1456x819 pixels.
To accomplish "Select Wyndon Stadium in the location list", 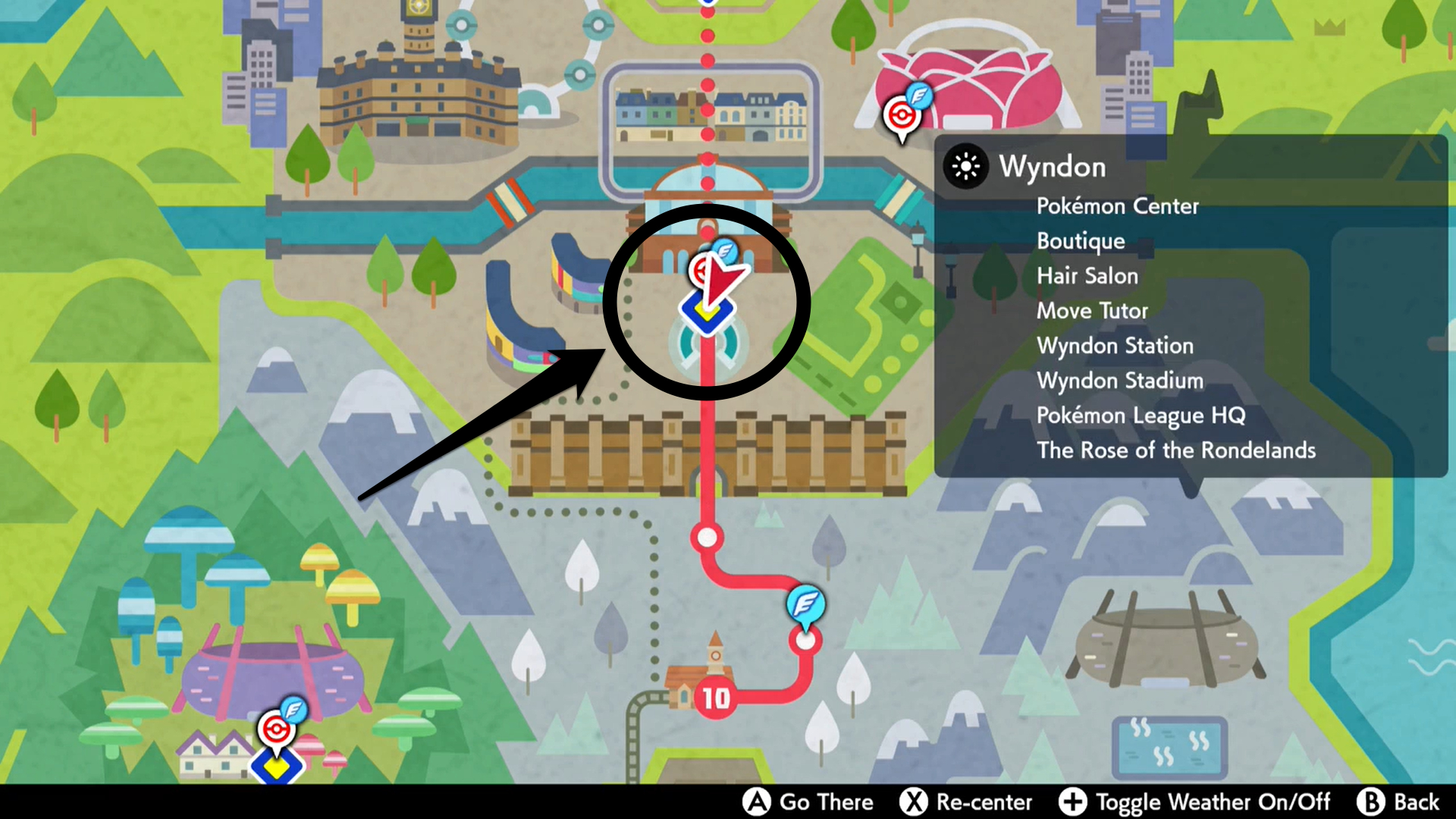I will (1119, 381).
